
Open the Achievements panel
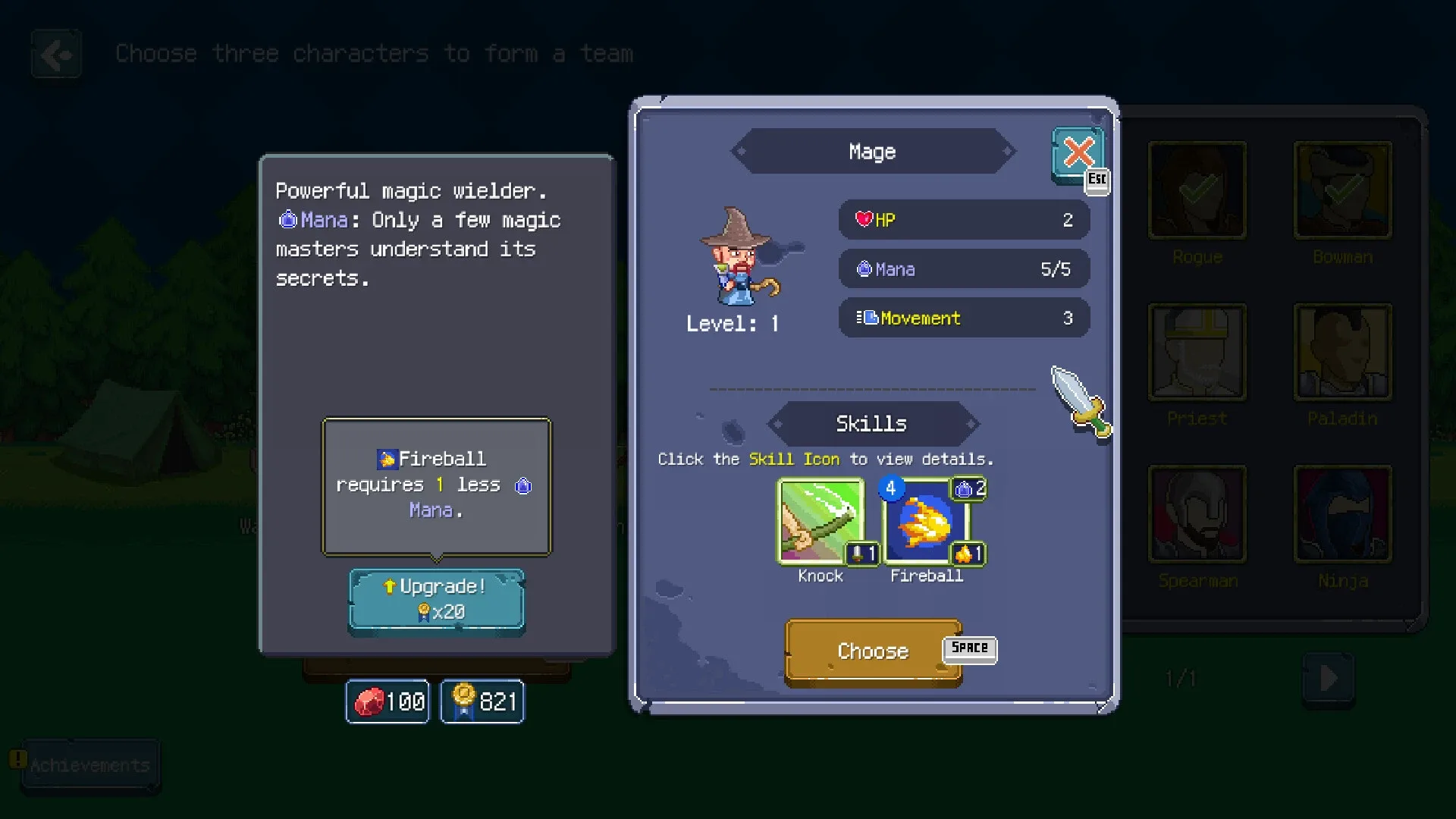pyautogui.click(x=89, y=765)
